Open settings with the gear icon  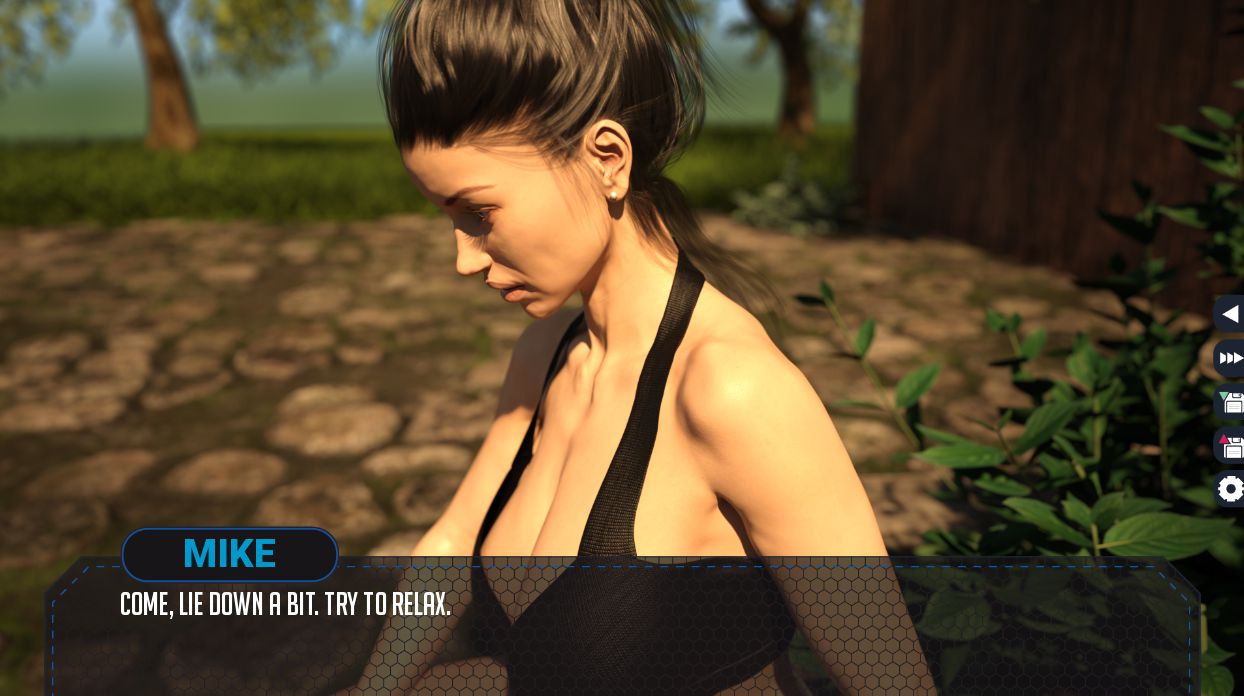pyautogui.click(x=1230, y=489)
